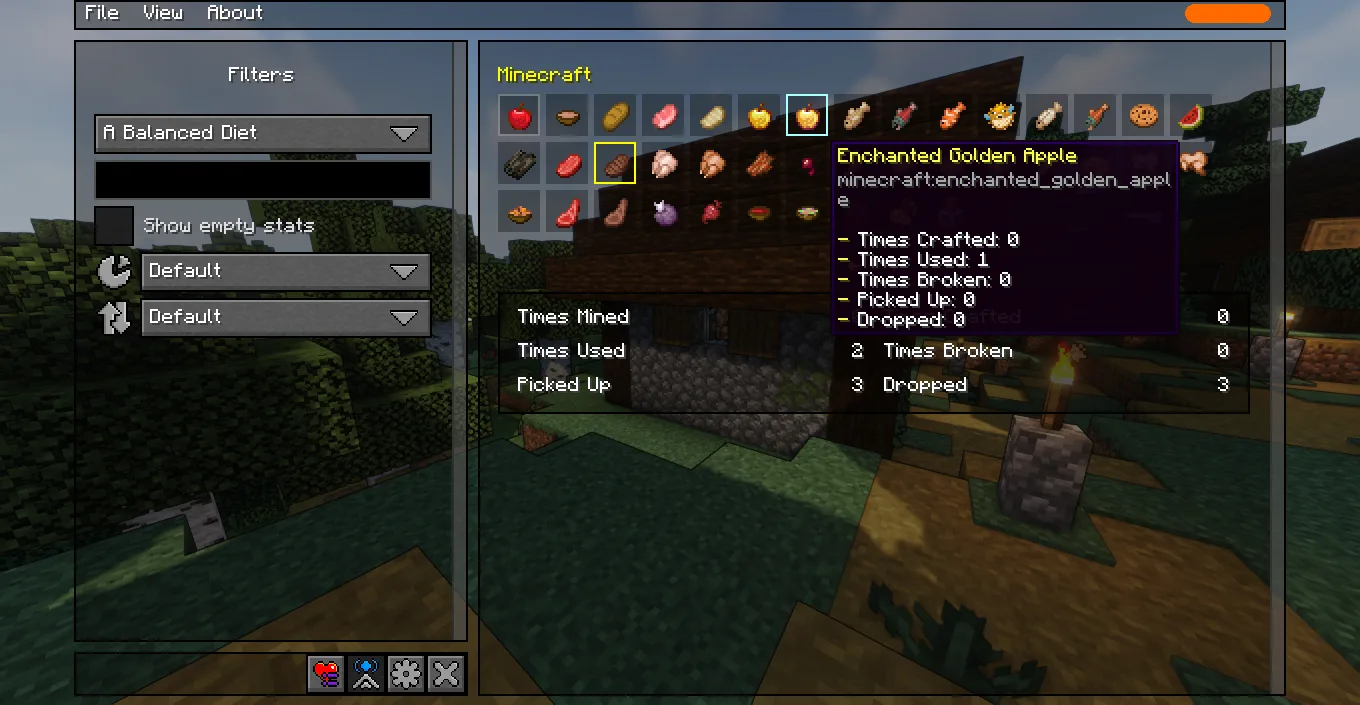Open the sort Default dropdown beside the arrows icon
The width and height of the screenshot is (1360, 705).
(285, 317)
